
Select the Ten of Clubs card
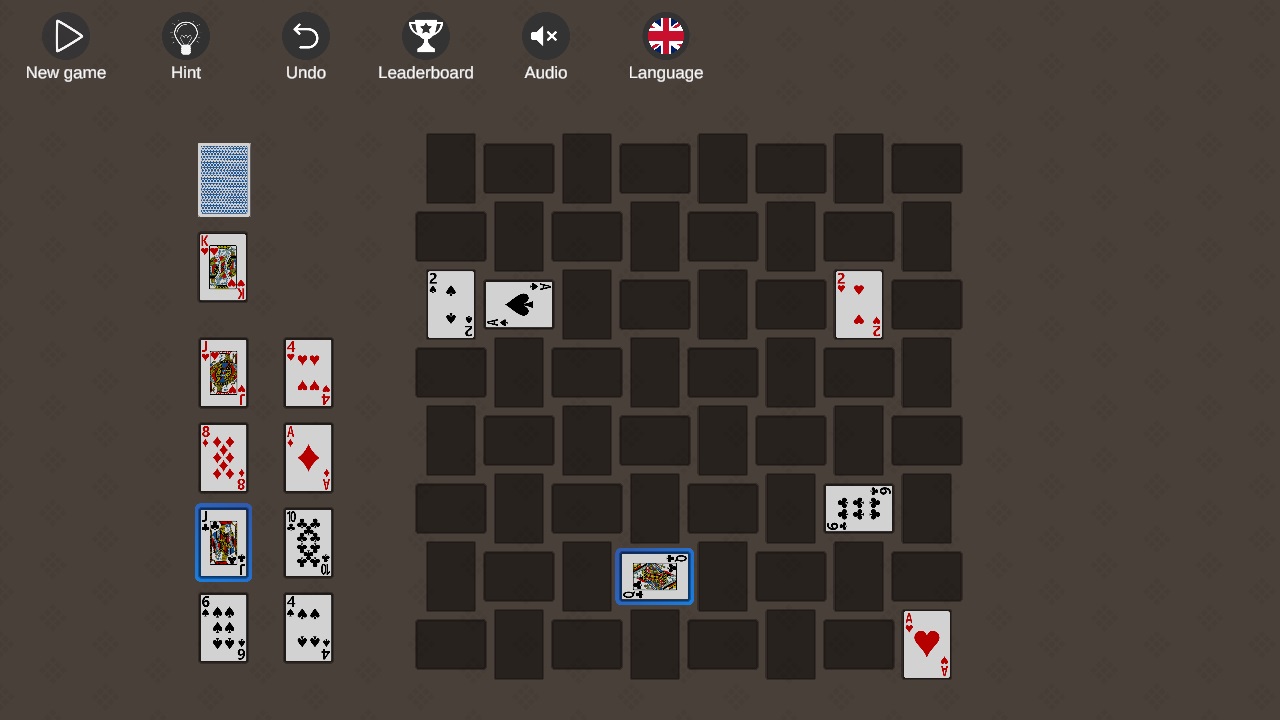pos(308,543)
